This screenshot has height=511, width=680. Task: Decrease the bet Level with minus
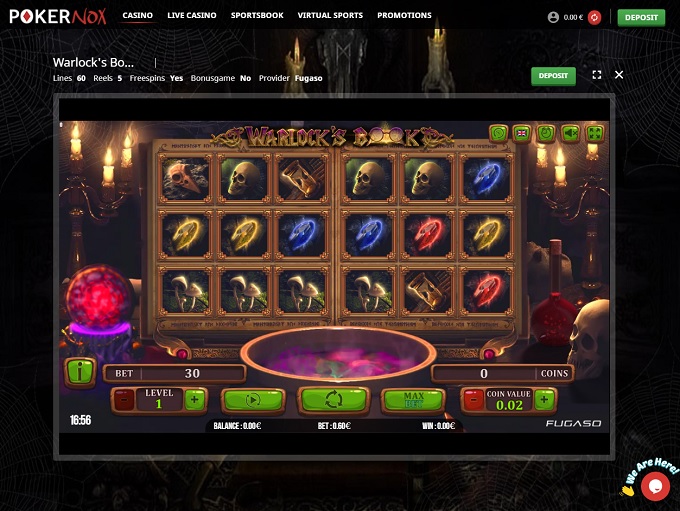click(x=124, y=400)
